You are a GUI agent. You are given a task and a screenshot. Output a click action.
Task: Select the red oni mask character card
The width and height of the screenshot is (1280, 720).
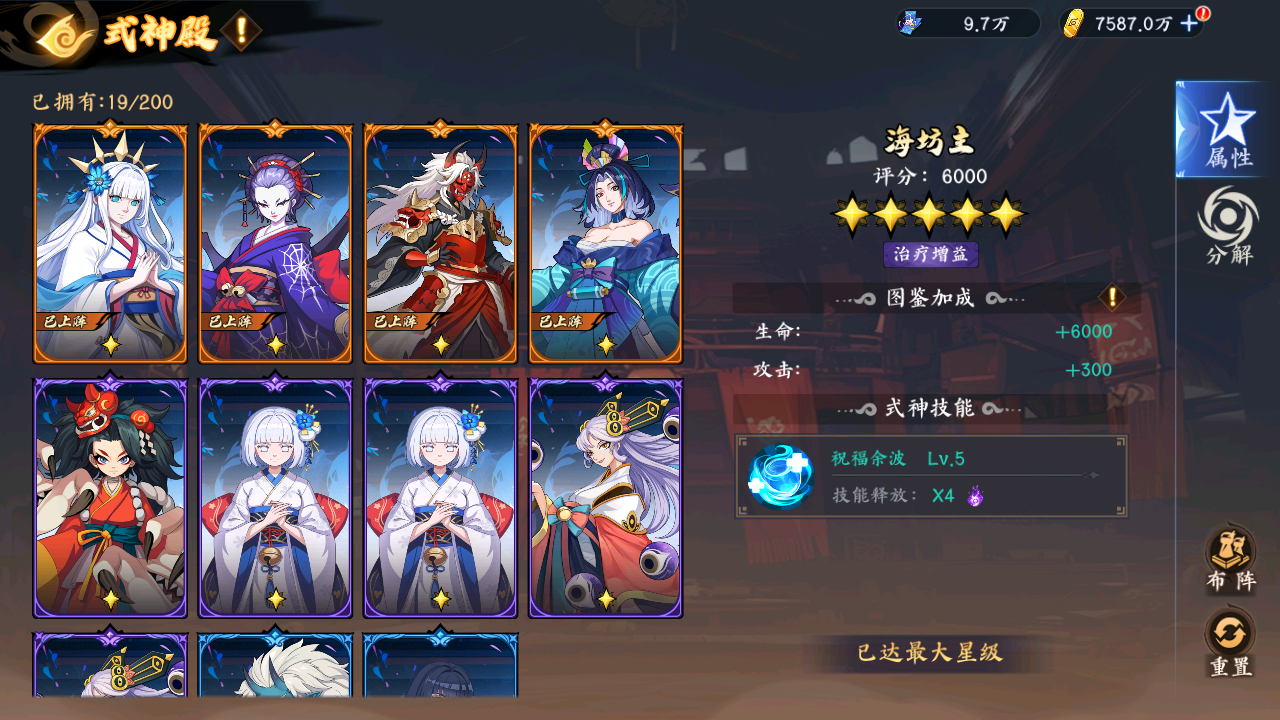click(x=440, y=242)
